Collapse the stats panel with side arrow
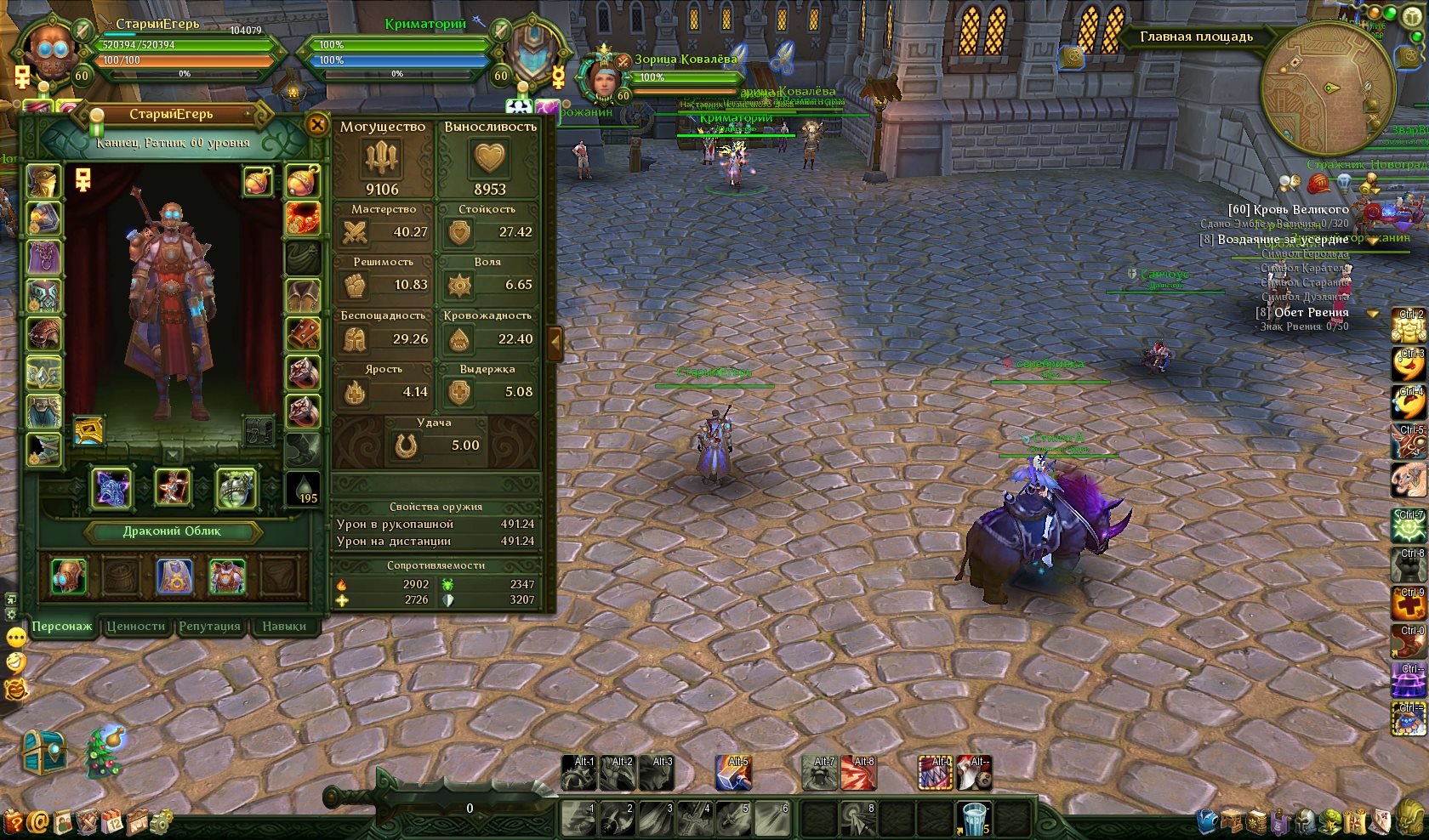This screenshot has width=1429, height=840. pos(555,343)
